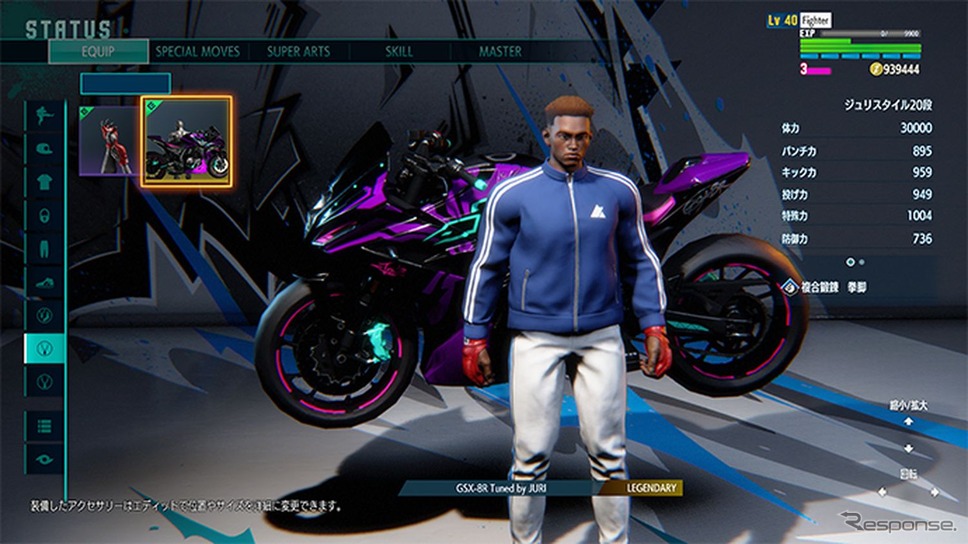
Task: Select the pants lower-body category
Action: pos(44,248)
